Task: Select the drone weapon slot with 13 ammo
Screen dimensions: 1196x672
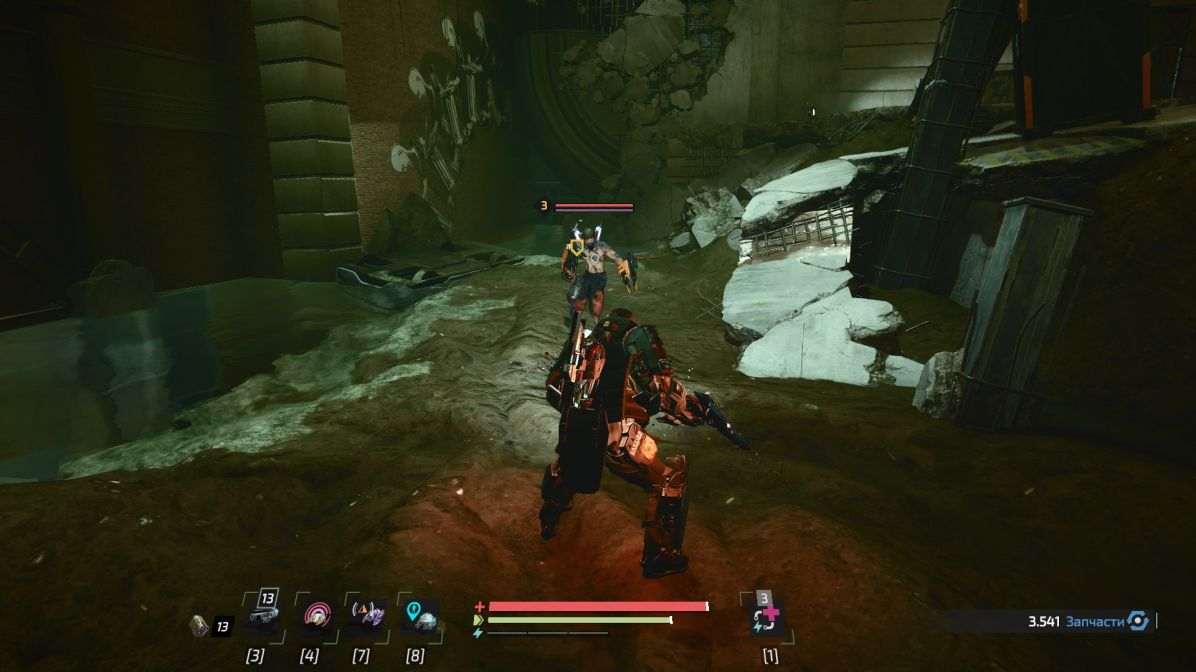Action: (261, 617)
